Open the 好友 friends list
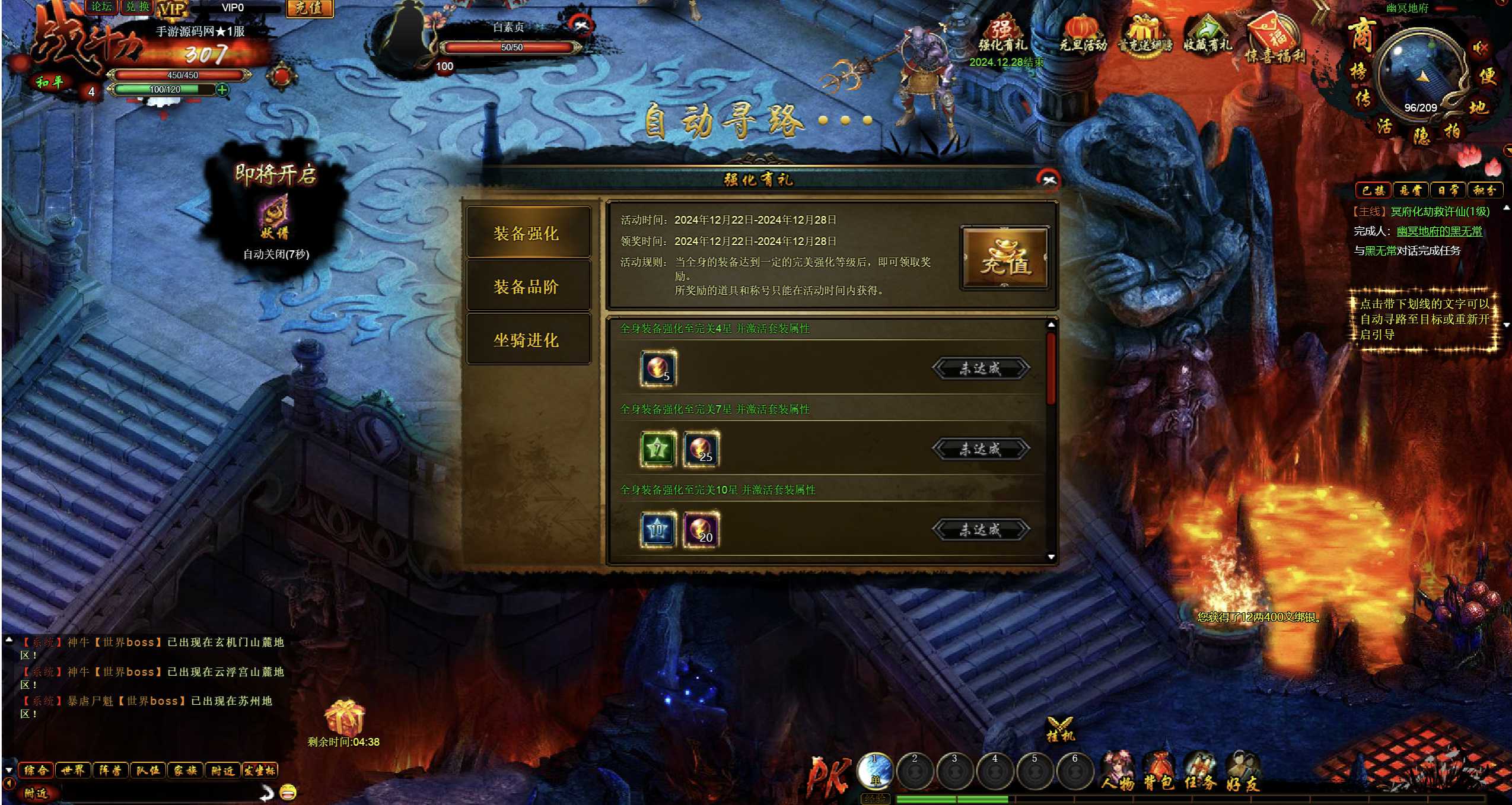This screenshot has height=805, width=1512. [x=1242, y=772]
